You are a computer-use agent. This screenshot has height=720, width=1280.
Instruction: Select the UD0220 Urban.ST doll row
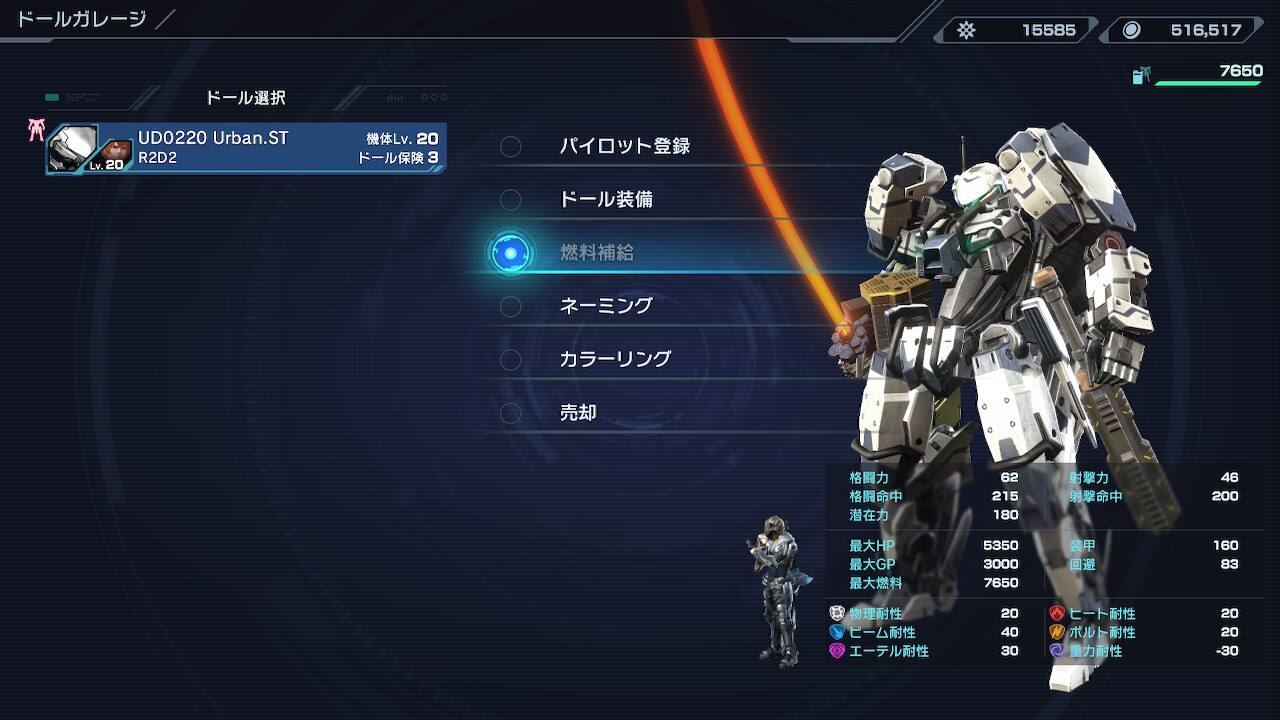tap(246, 148)
